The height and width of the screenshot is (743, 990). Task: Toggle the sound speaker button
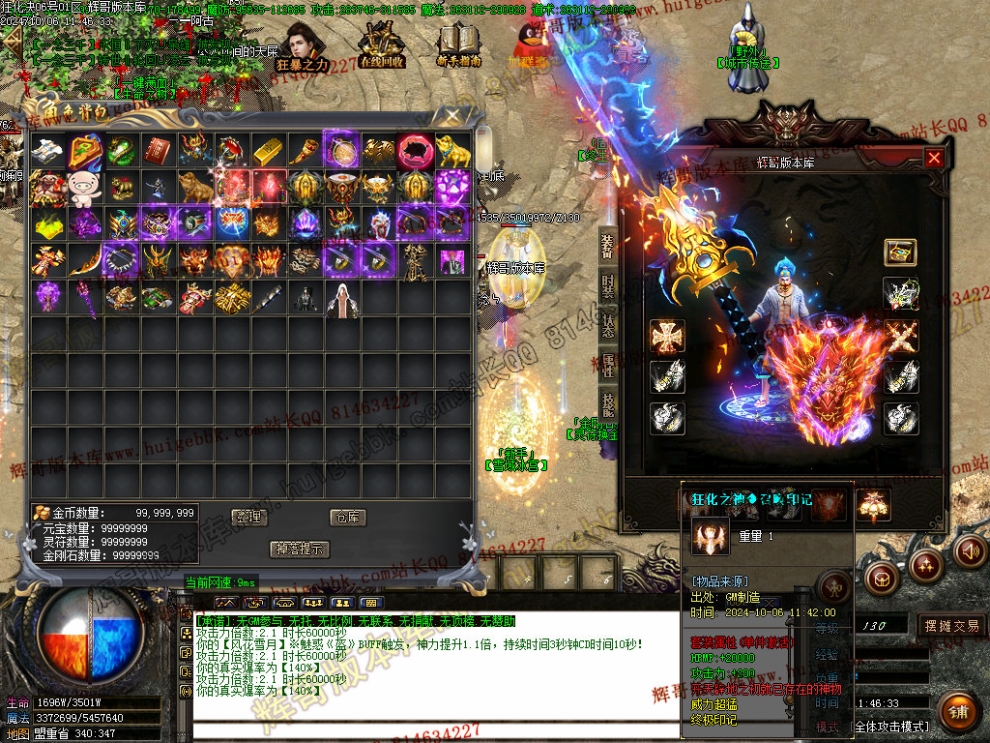[969, 551]
